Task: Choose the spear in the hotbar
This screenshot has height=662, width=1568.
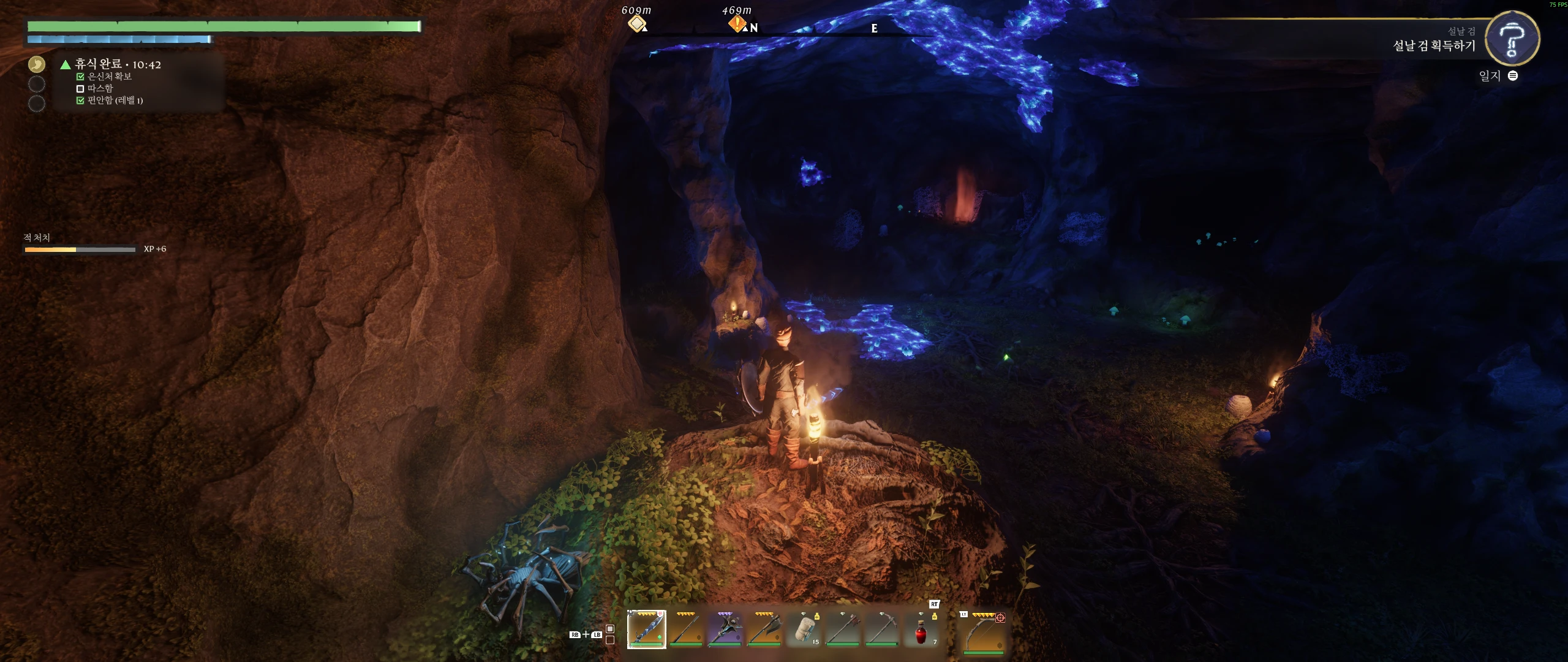Action: [x=685, y=630]
